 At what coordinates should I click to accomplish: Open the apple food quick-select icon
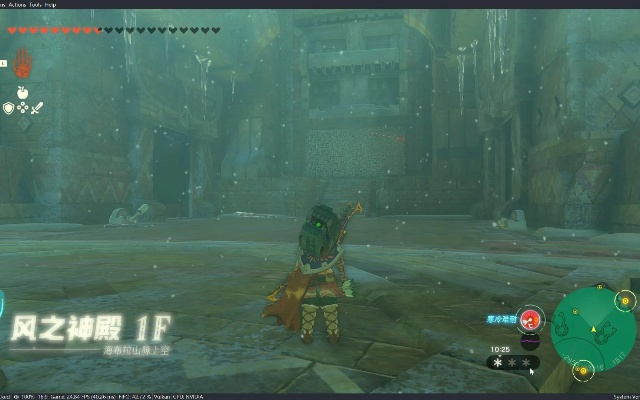click(x=21, y=92)
